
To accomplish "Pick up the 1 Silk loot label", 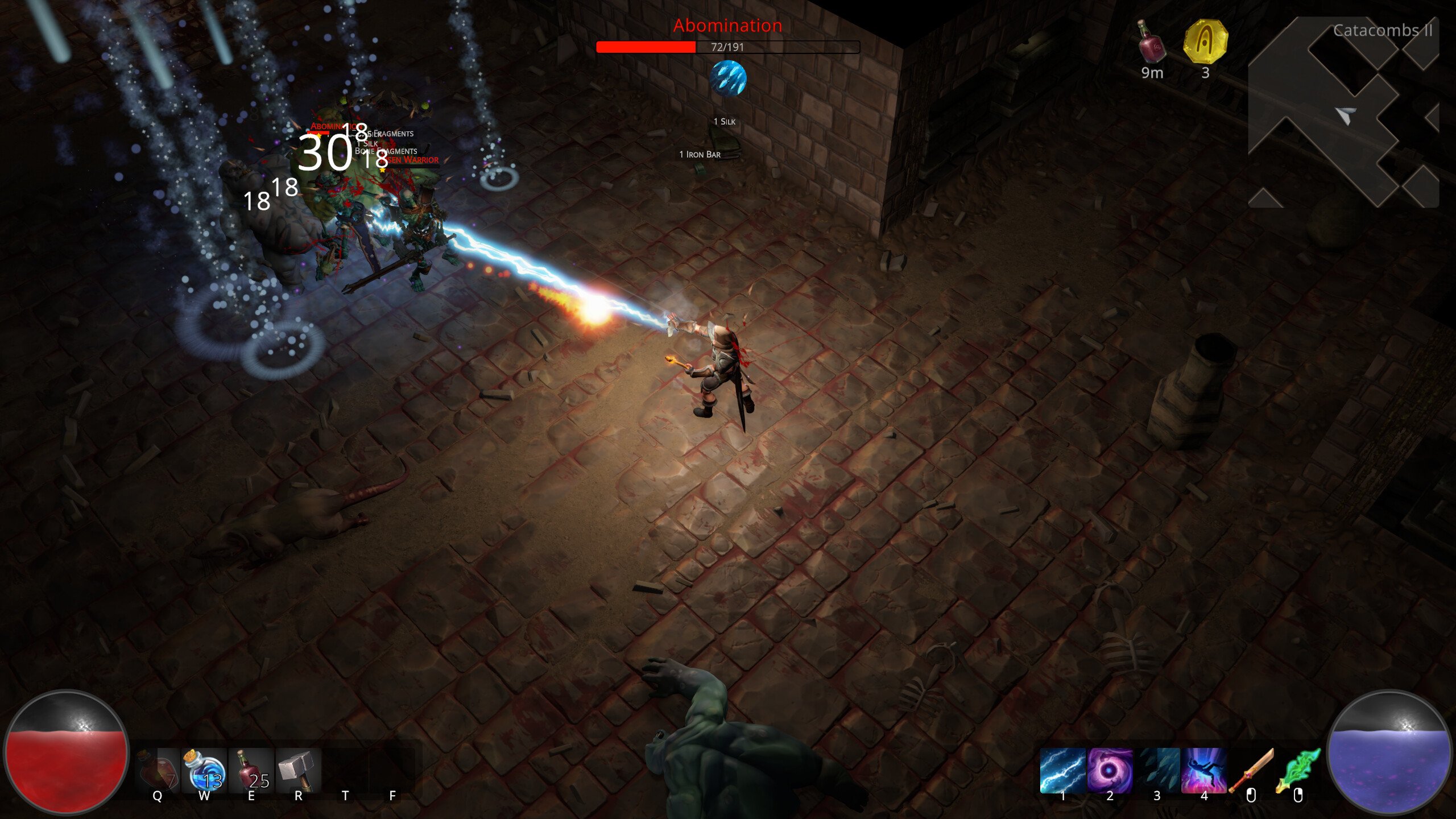I will (x=725, y=122).
